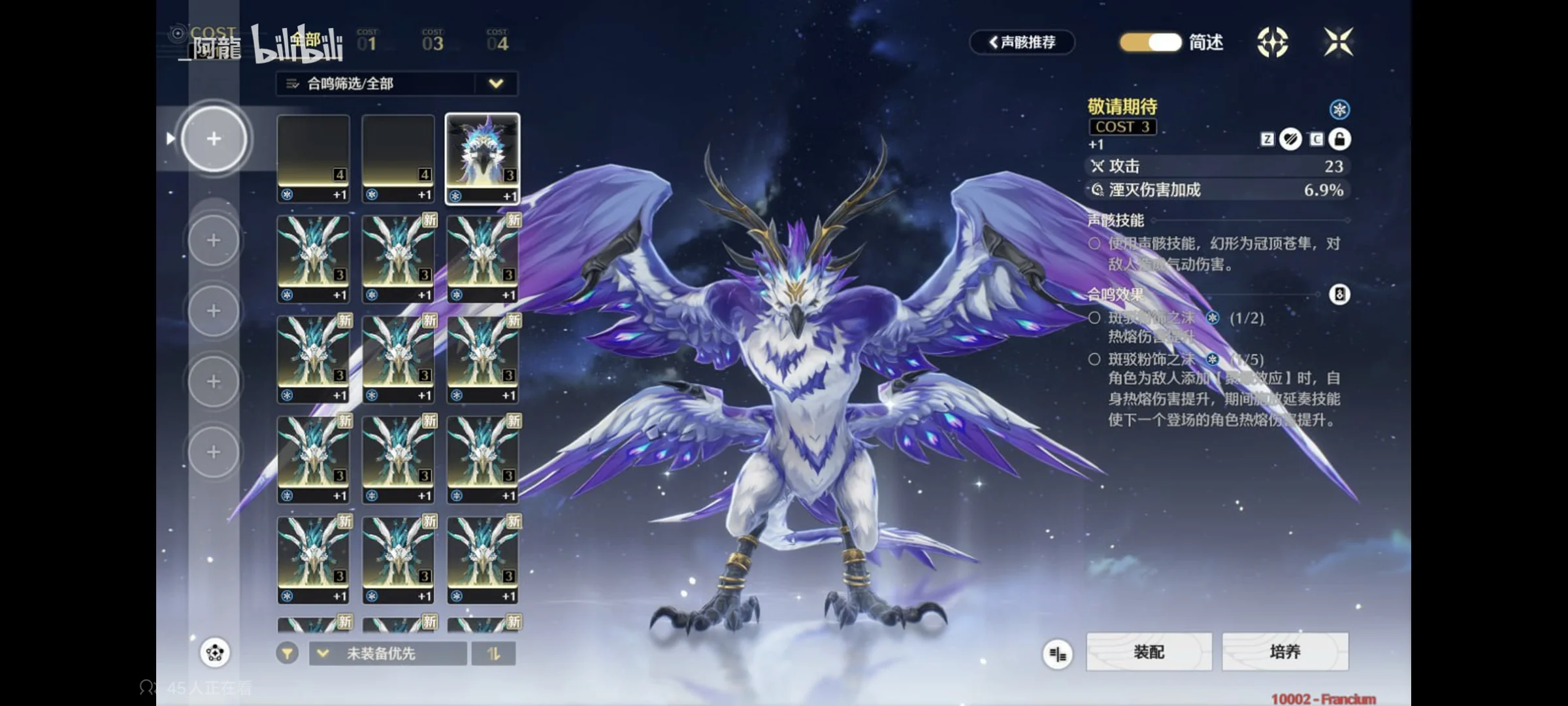Switch to the COST 4 tab
The image size is (1568, 706).
[497, 41]
